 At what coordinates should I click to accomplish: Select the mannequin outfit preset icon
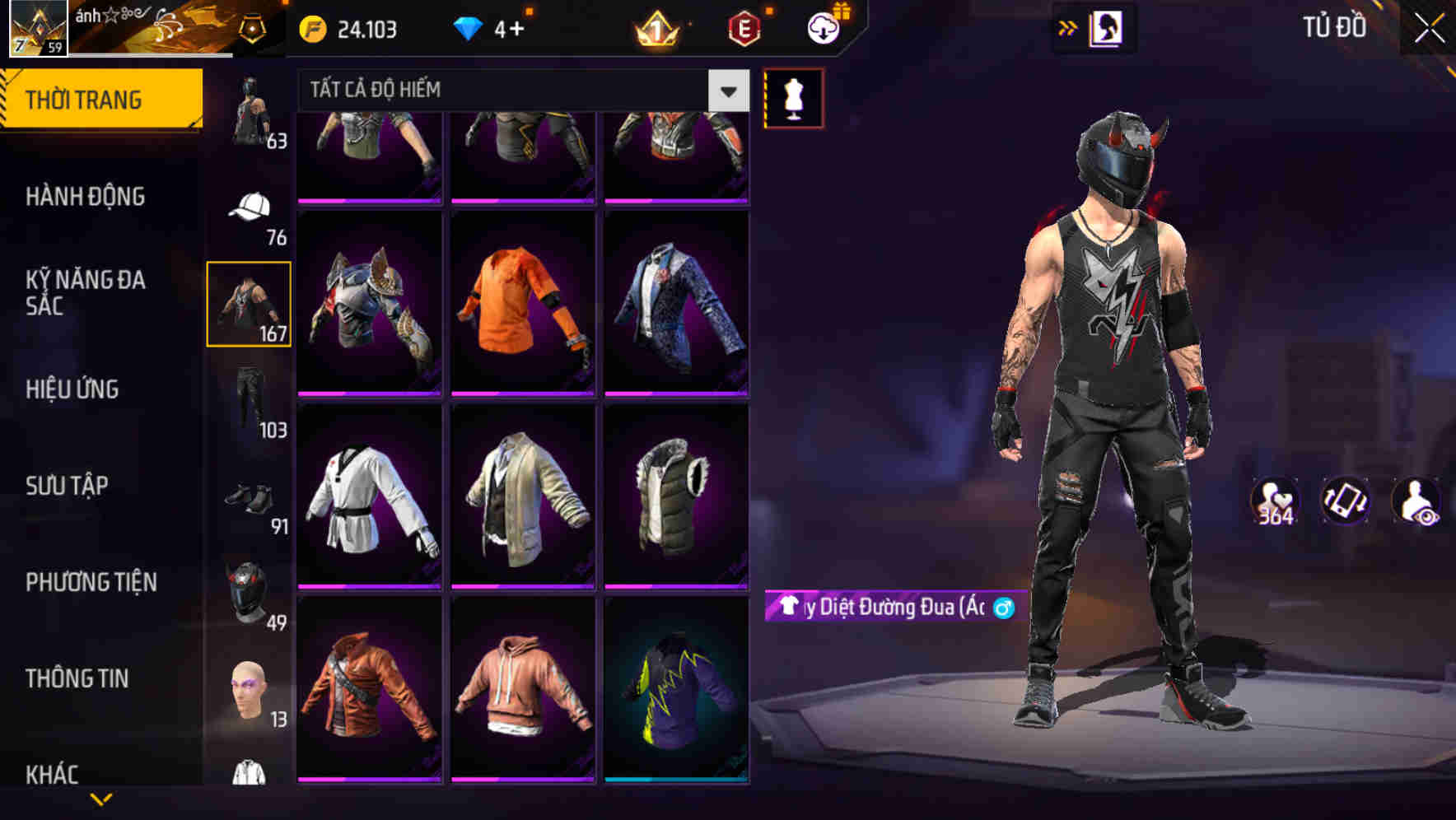tap(793, 96)
